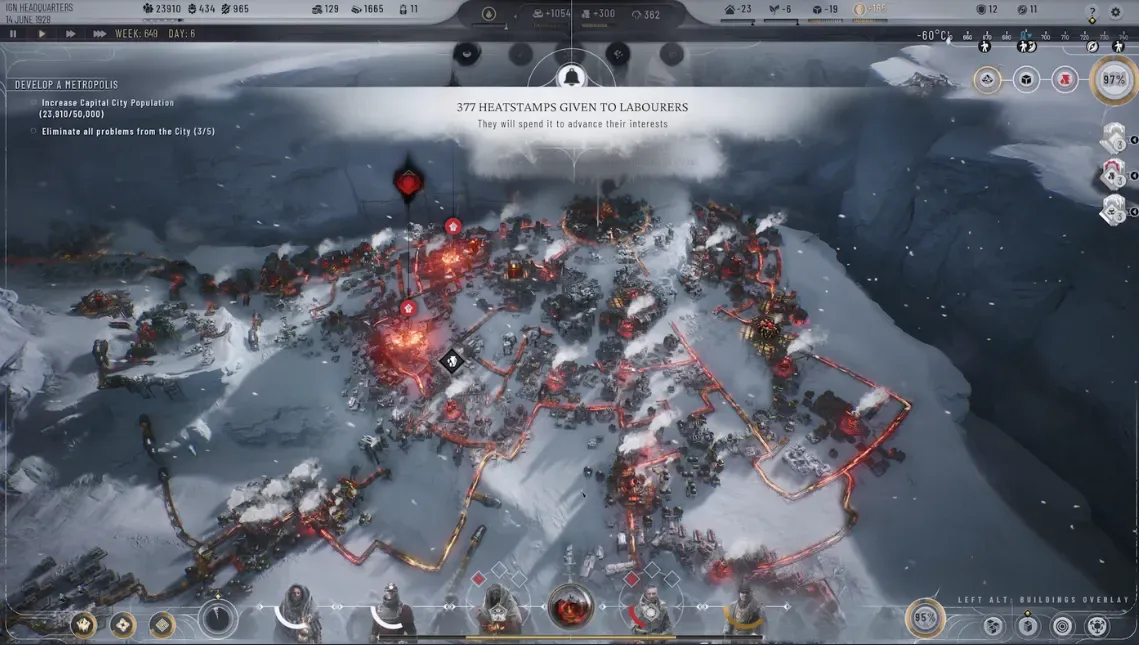Open the 95% circular gauge
This screenshot has width=1139, height=645.
pyautogui.click(x=925, y=618)
